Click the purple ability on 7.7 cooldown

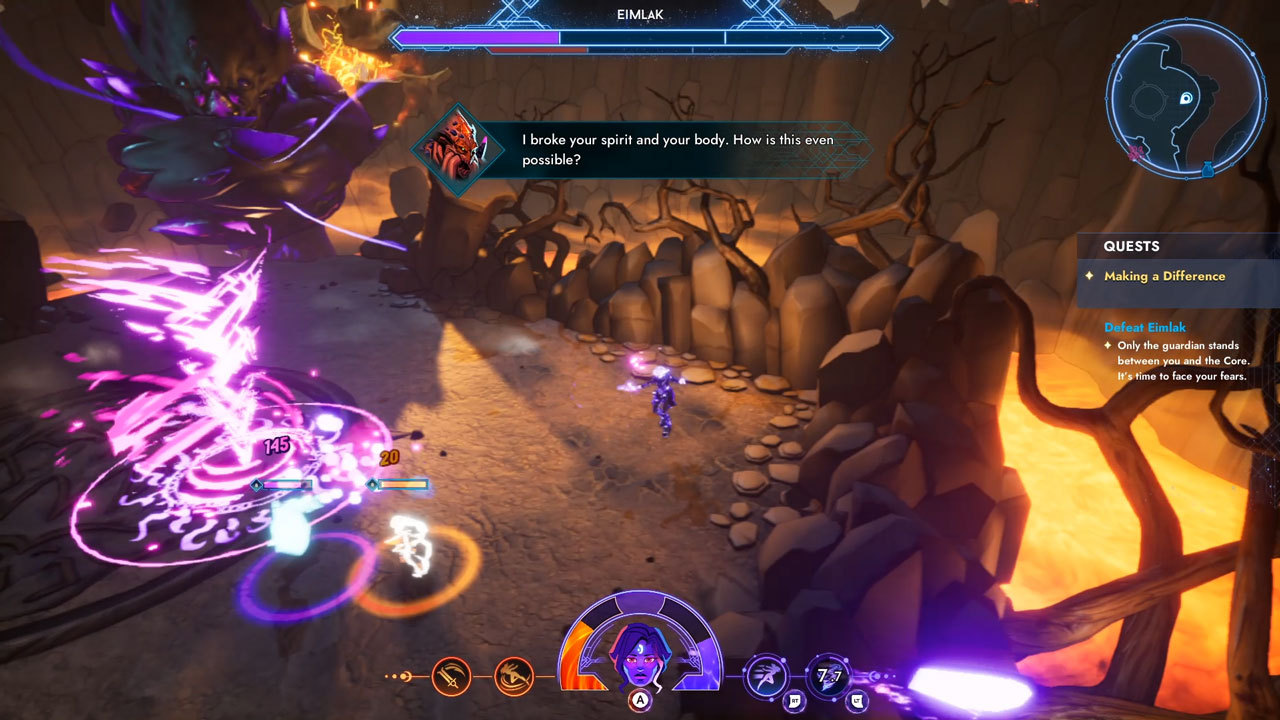point(828,677)
